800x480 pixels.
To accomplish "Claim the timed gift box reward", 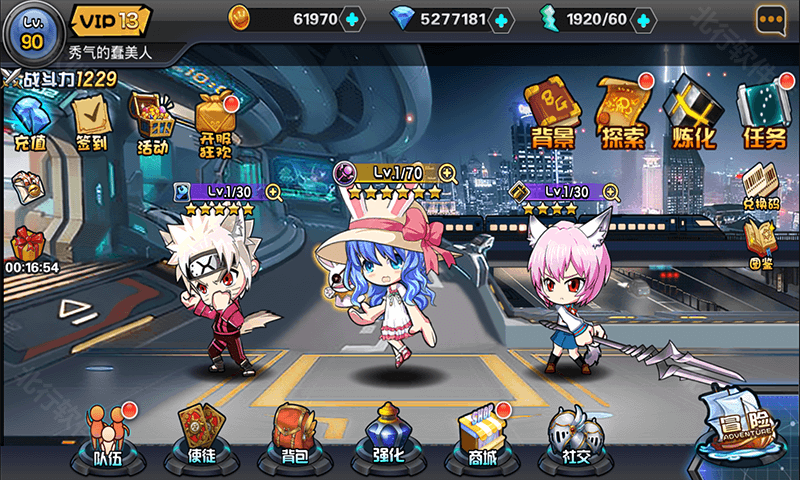I will [x=28, y=245].
